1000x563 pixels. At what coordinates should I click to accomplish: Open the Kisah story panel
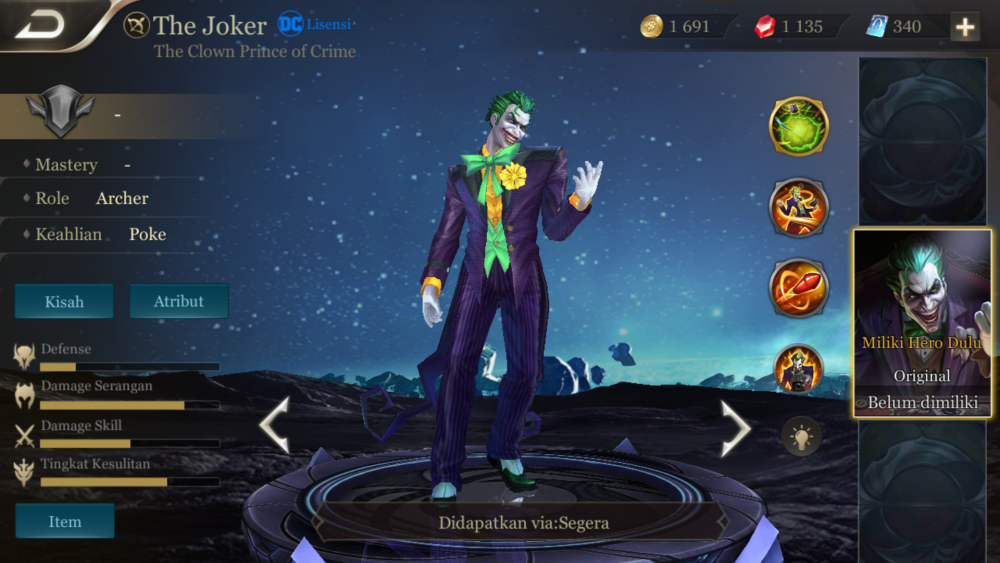pyautogui.click(x=64, y=301)
